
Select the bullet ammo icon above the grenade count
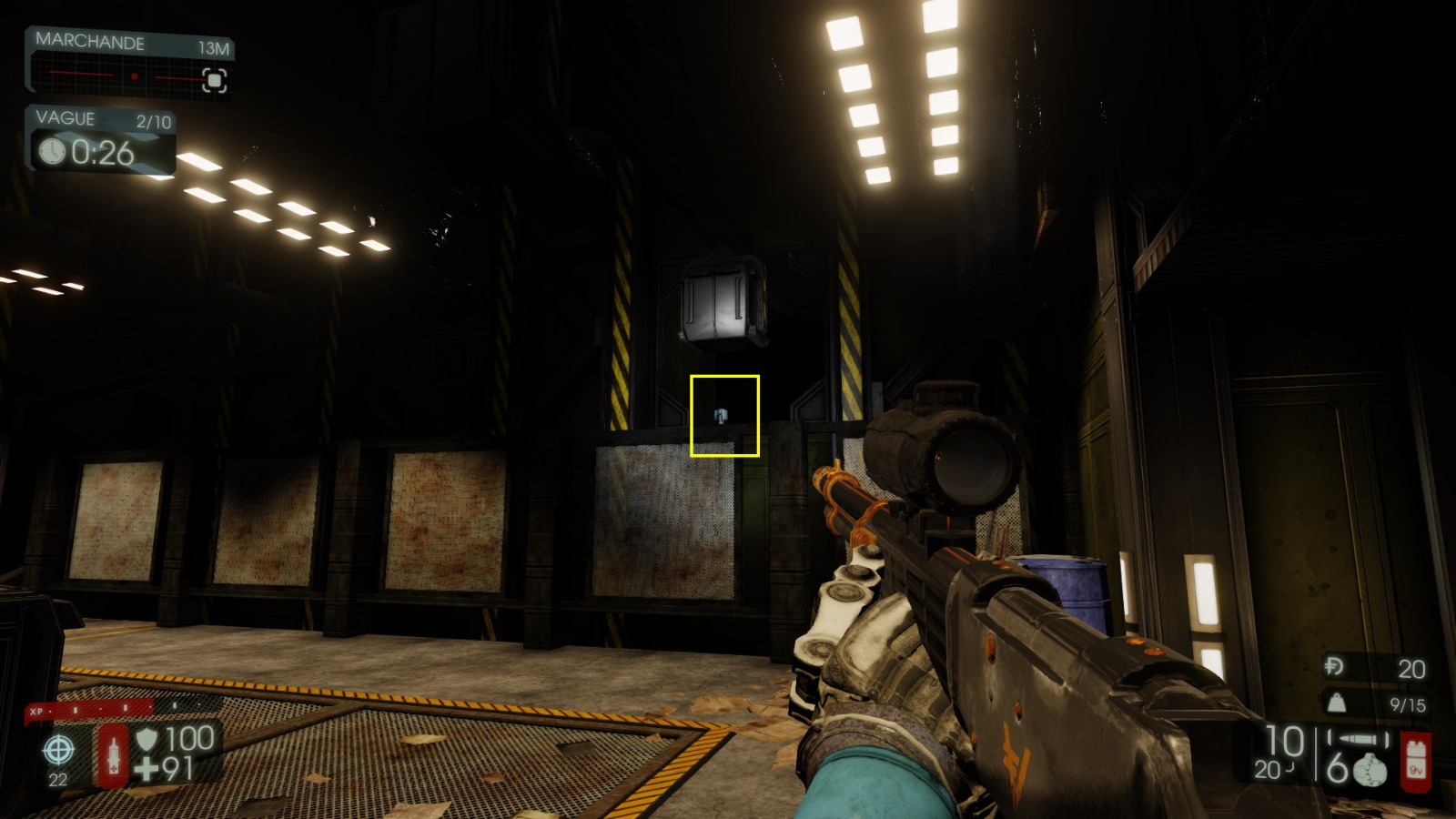(x=1356, y=738)
